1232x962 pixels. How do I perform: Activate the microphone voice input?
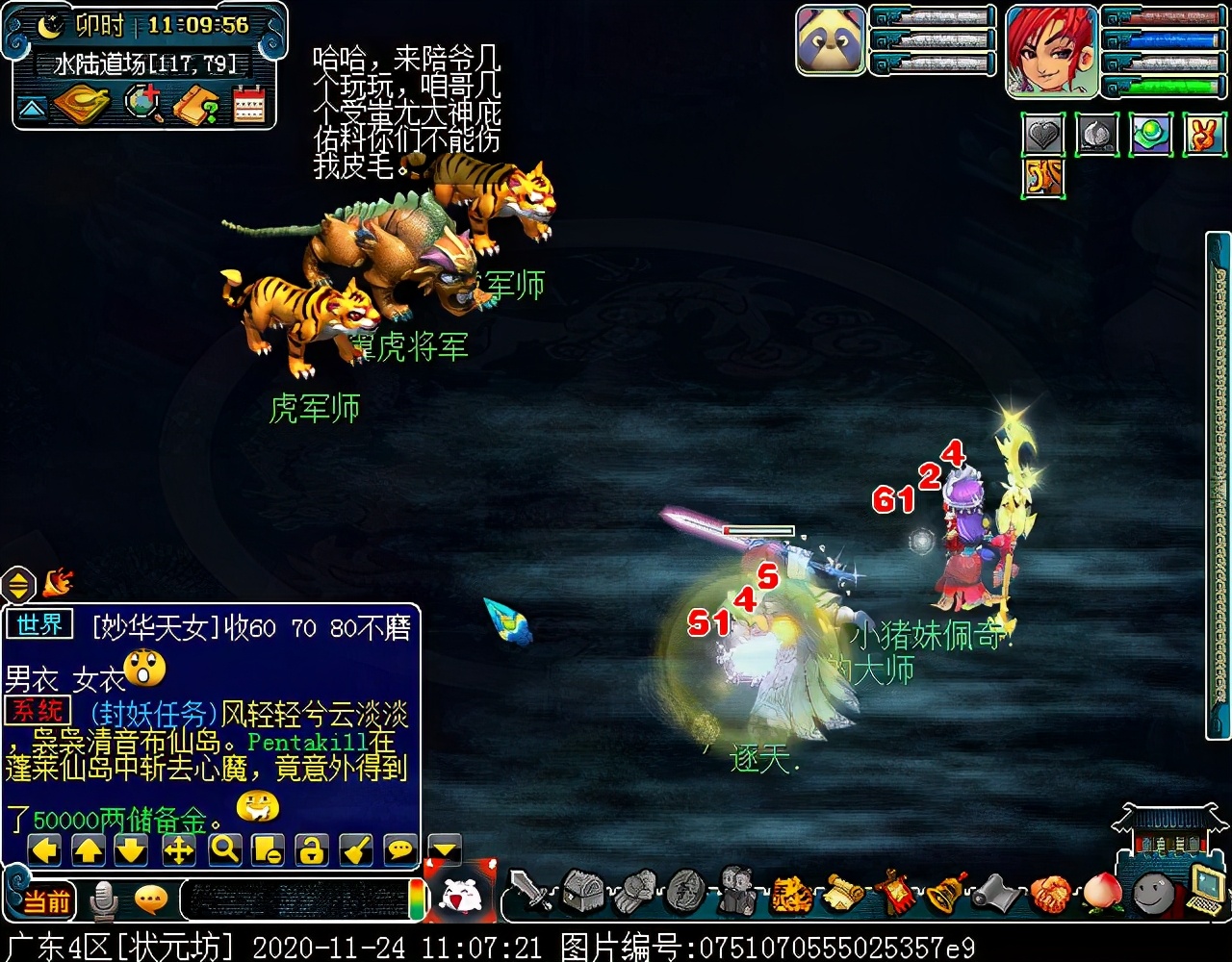(x=103, y=900)
